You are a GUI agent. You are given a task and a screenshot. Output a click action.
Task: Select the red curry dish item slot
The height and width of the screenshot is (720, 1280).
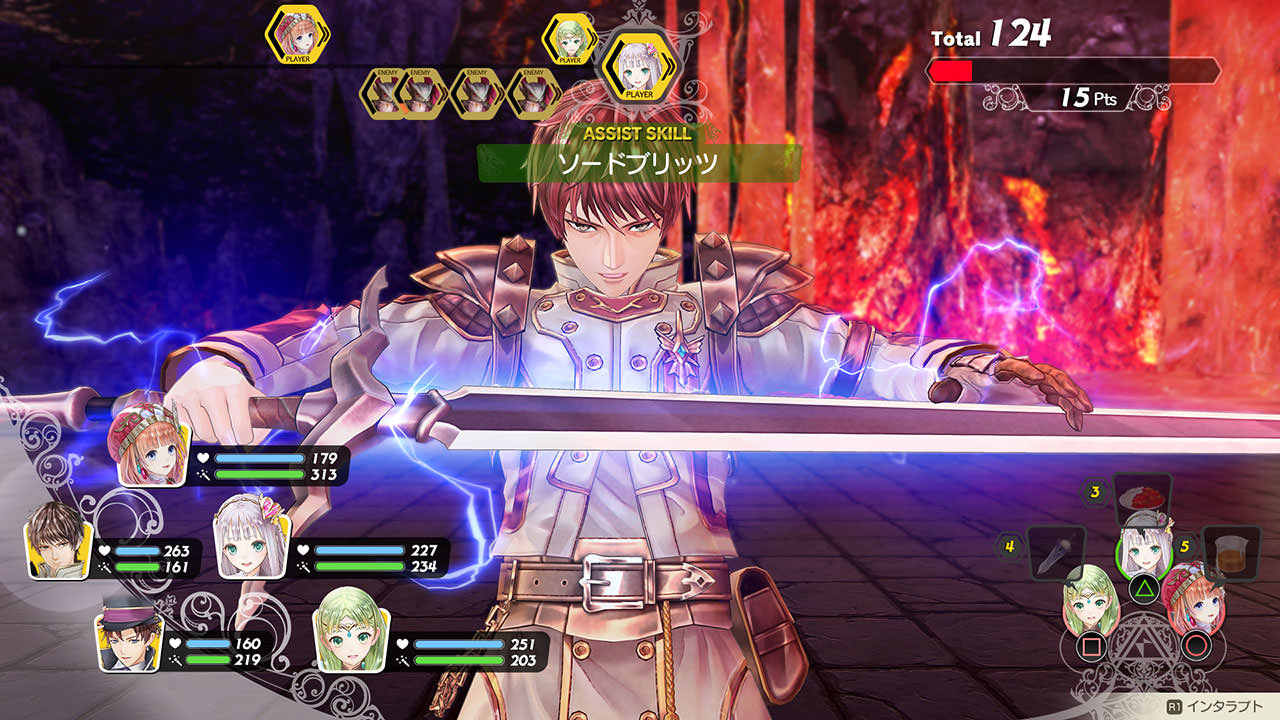1142,497
